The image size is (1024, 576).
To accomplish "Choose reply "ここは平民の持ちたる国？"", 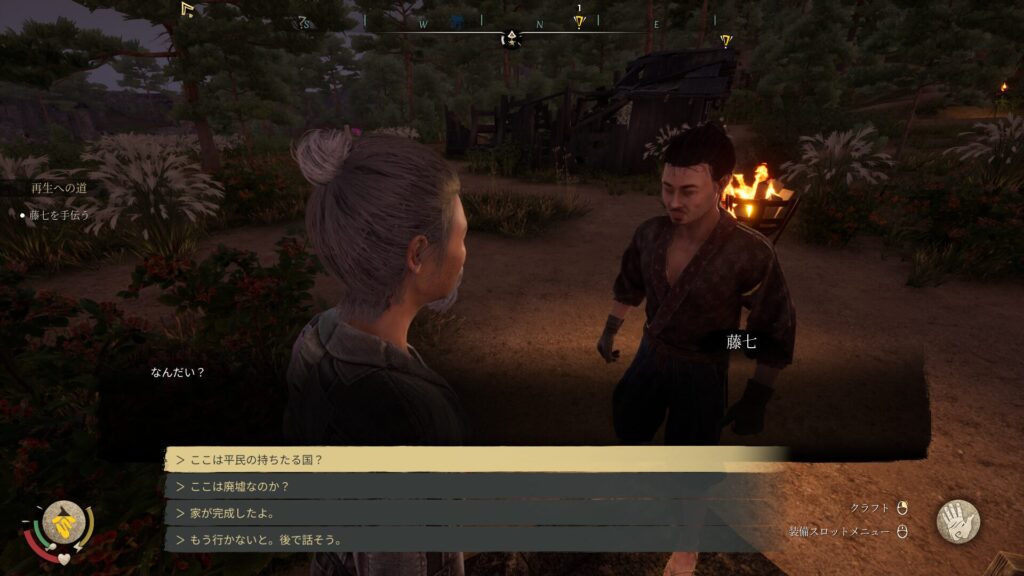I will coord(470,459).
